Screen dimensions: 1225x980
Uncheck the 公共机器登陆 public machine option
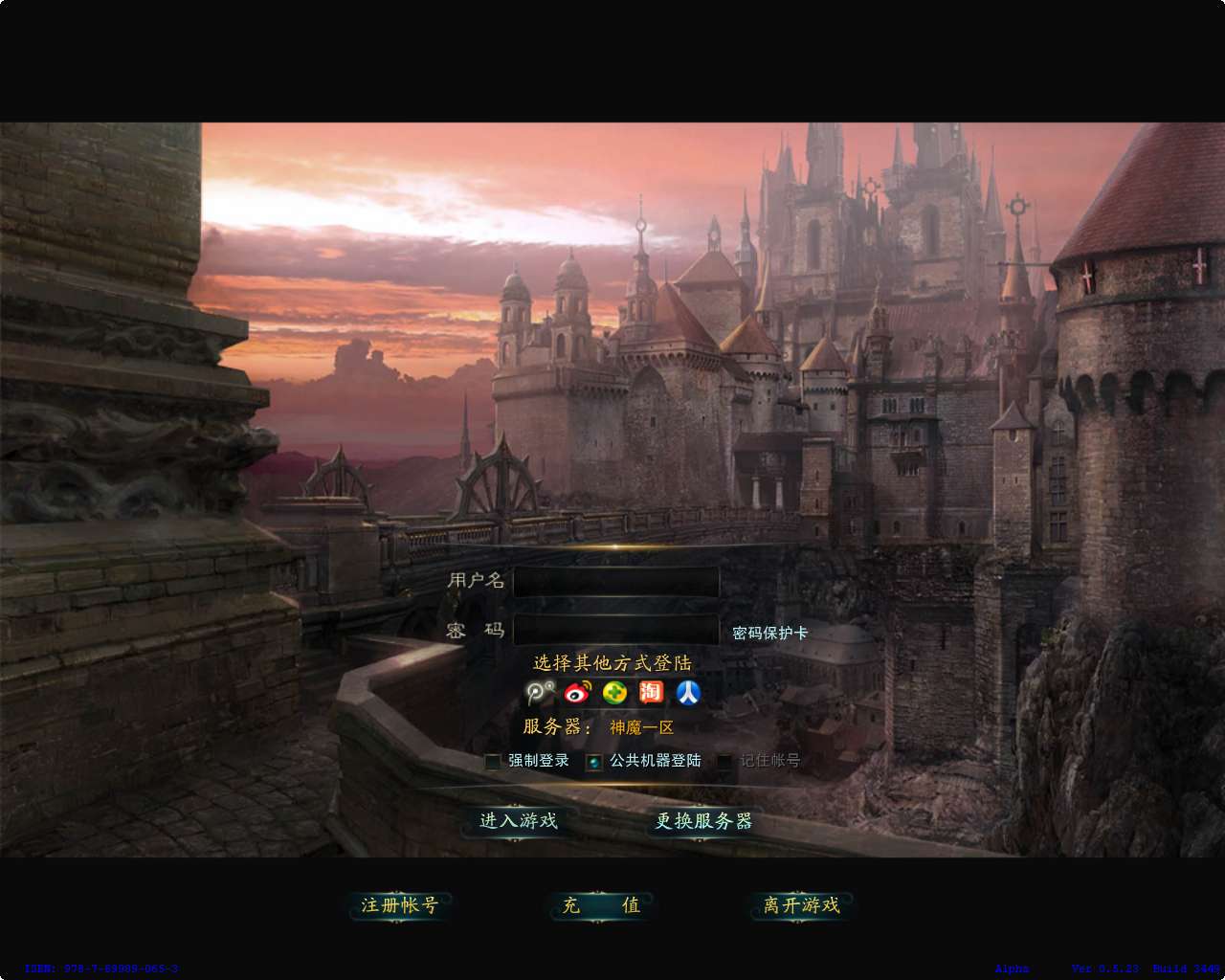tap(592, 760)
